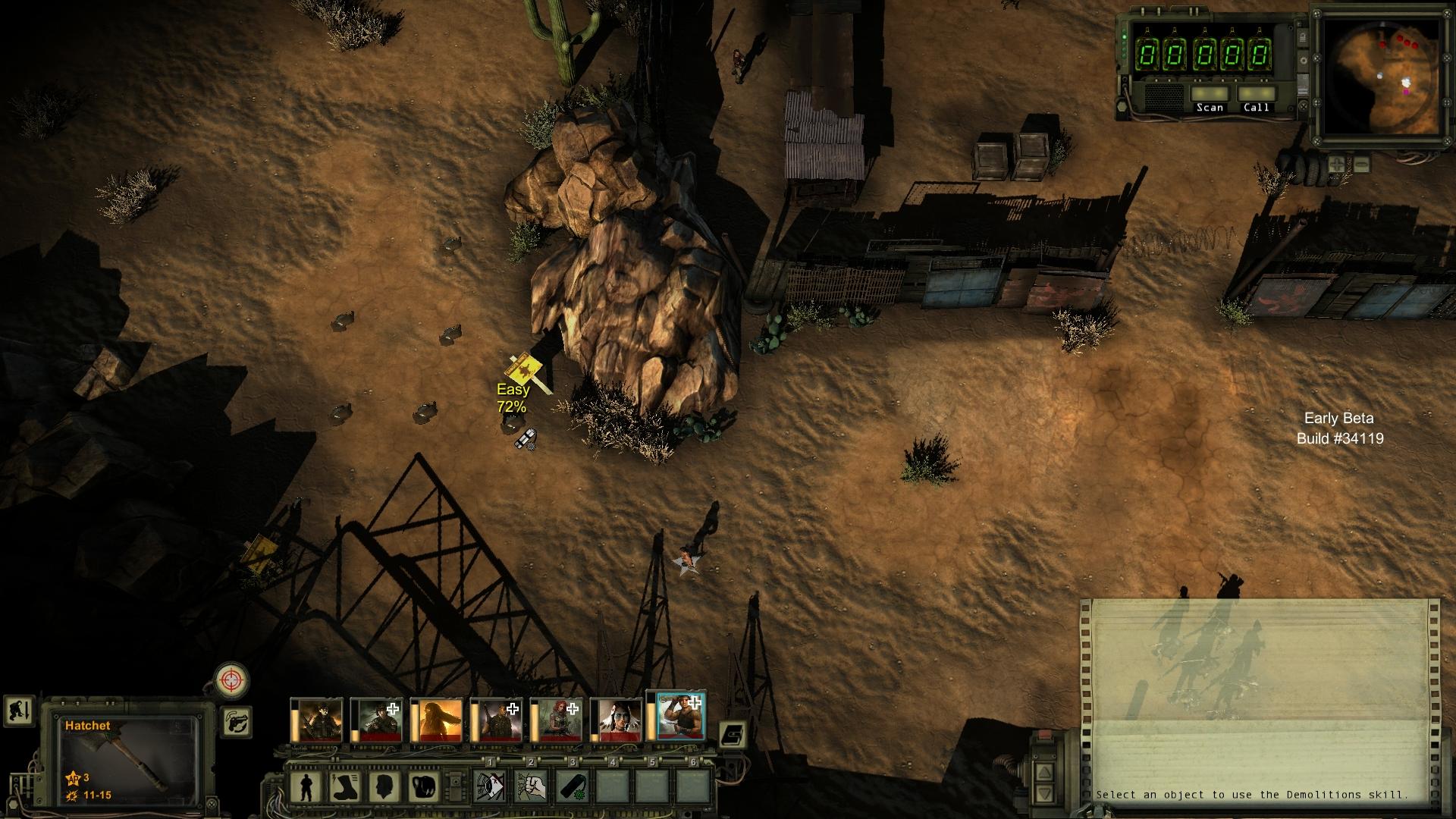Zoom in the minimap with plus button
The image size is (1456, 819).
pos(1338,163)
